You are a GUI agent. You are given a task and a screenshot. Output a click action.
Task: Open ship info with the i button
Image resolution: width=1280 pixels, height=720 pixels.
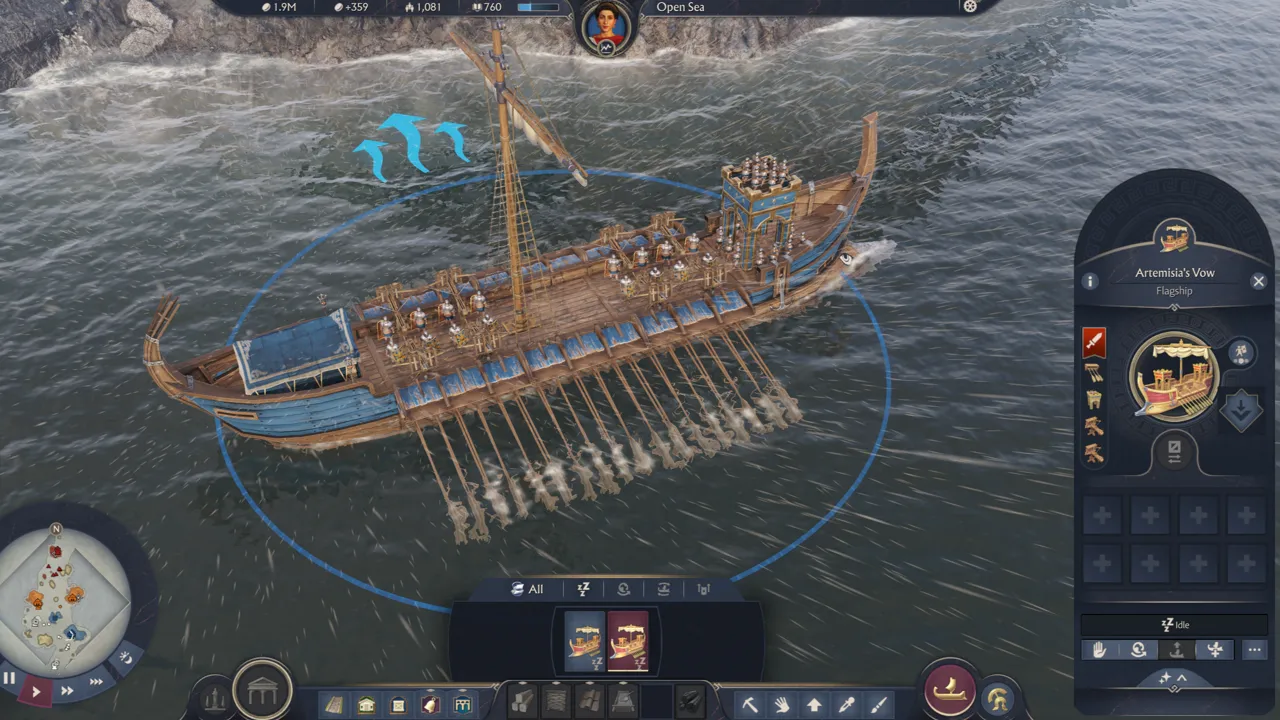point(1091,282)
